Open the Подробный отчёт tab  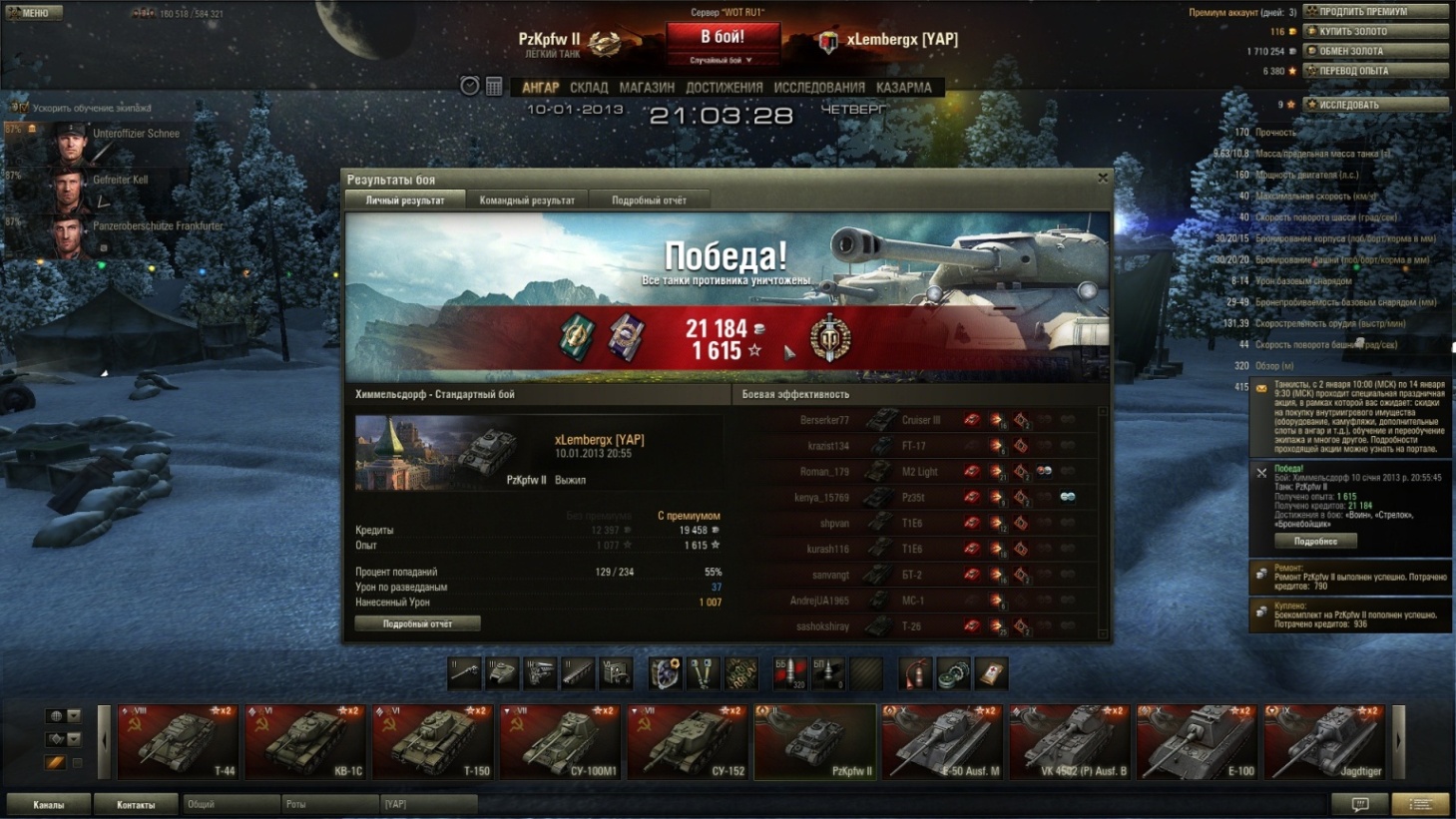coord(649,201)
